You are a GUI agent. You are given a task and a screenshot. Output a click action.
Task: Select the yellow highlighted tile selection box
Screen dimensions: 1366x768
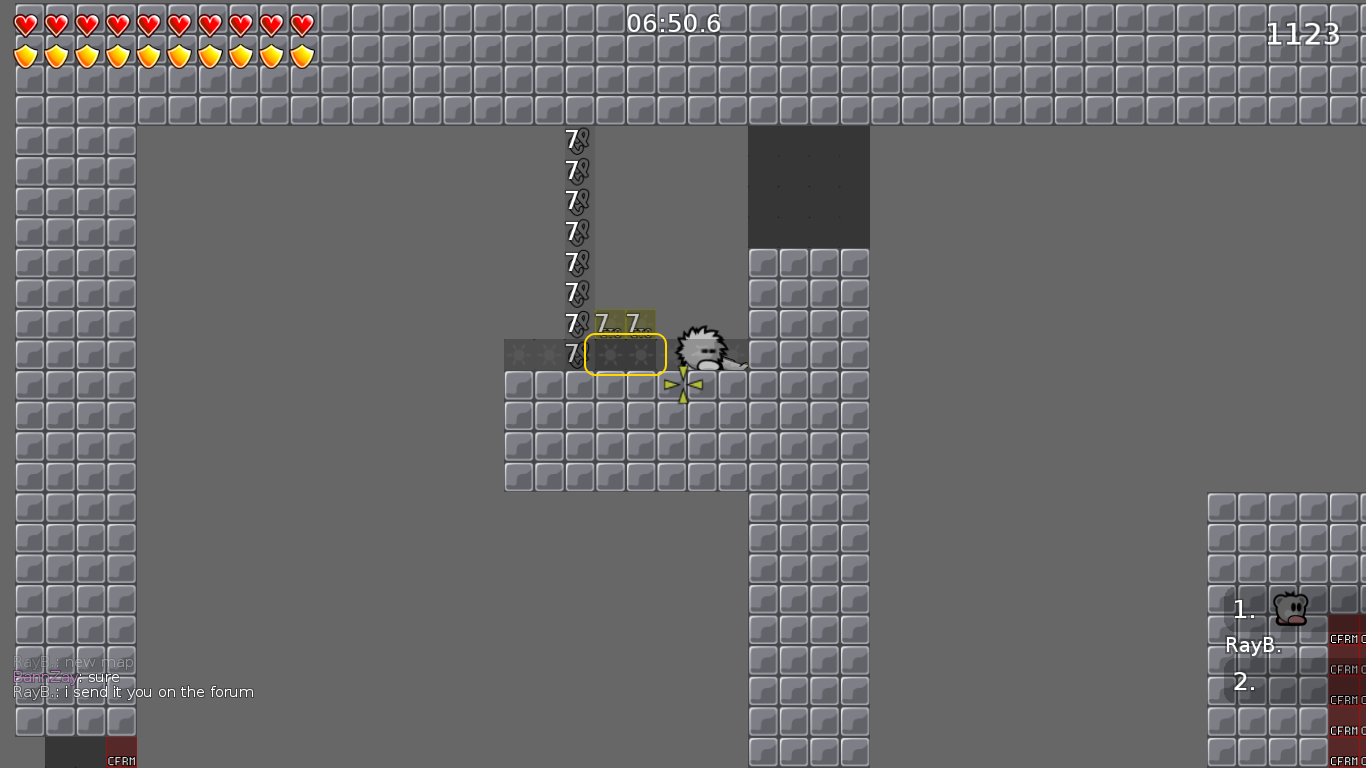(x=625, y=353)
